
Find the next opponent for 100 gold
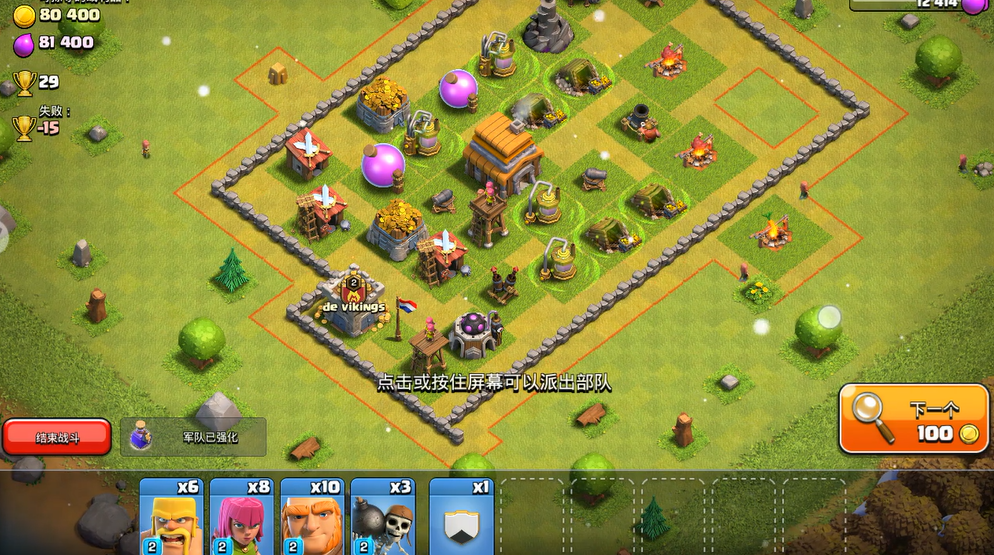coord(912,419)
